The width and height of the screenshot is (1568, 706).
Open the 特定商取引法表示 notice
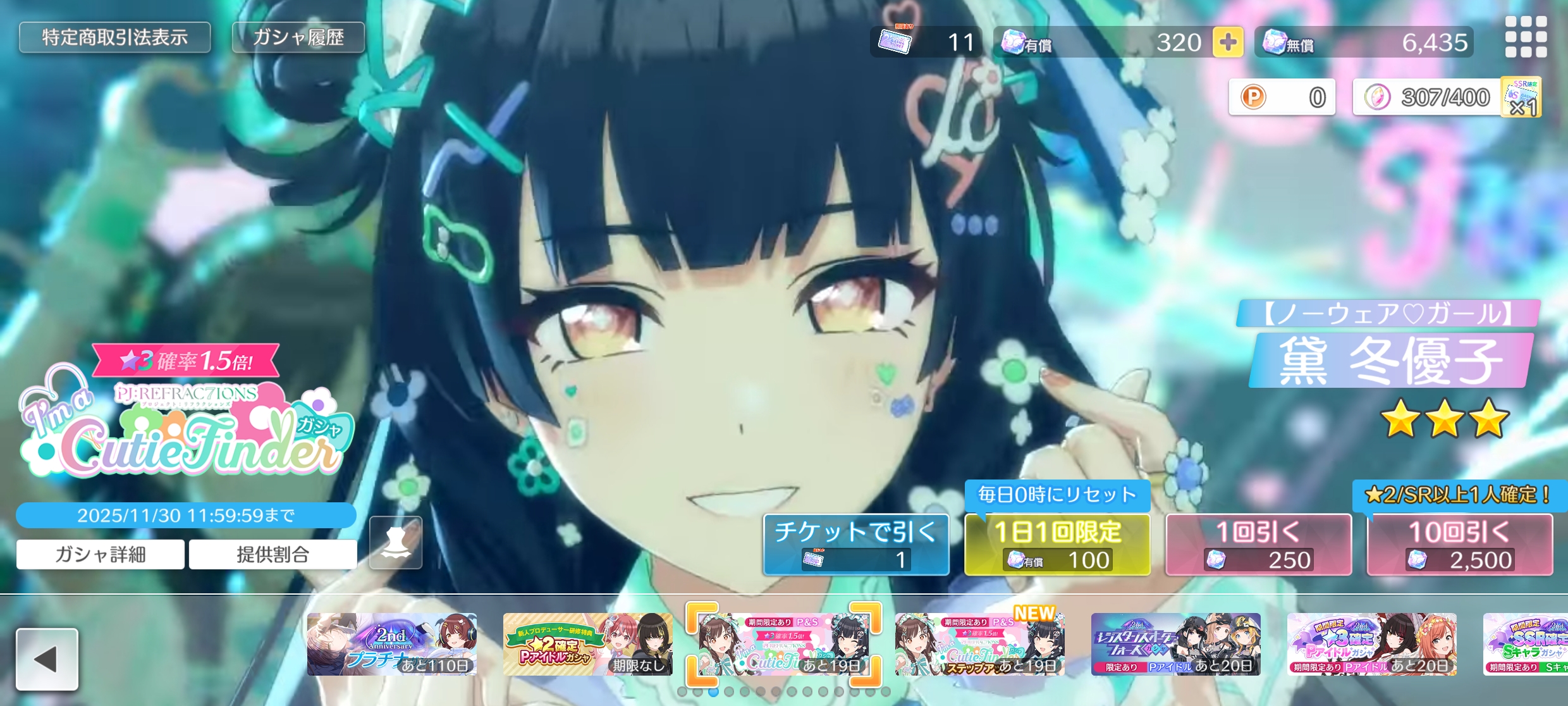pos(114,37)
